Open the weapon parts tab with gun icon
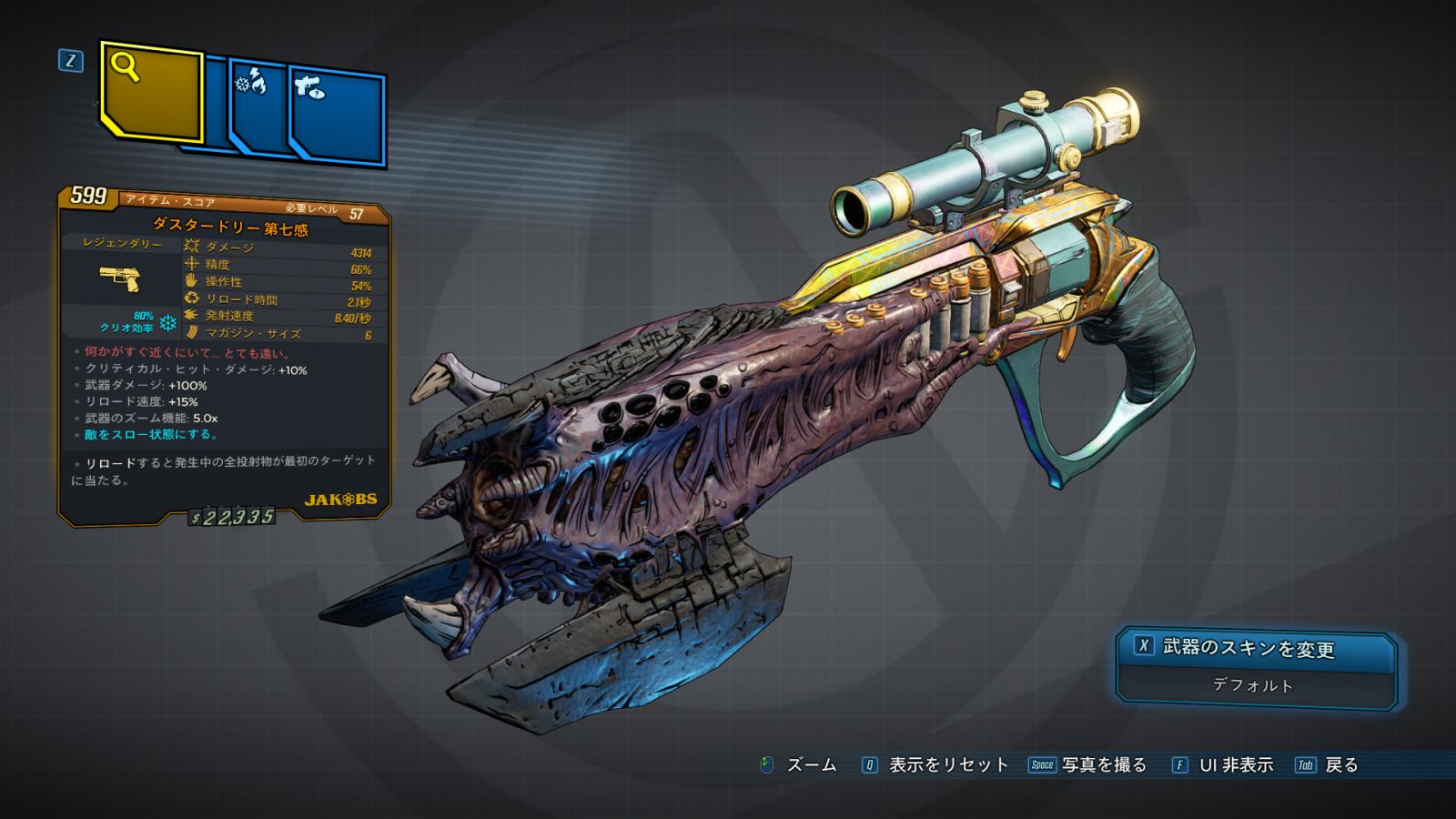The image size is (1456, 819). (x=337, y=114)
